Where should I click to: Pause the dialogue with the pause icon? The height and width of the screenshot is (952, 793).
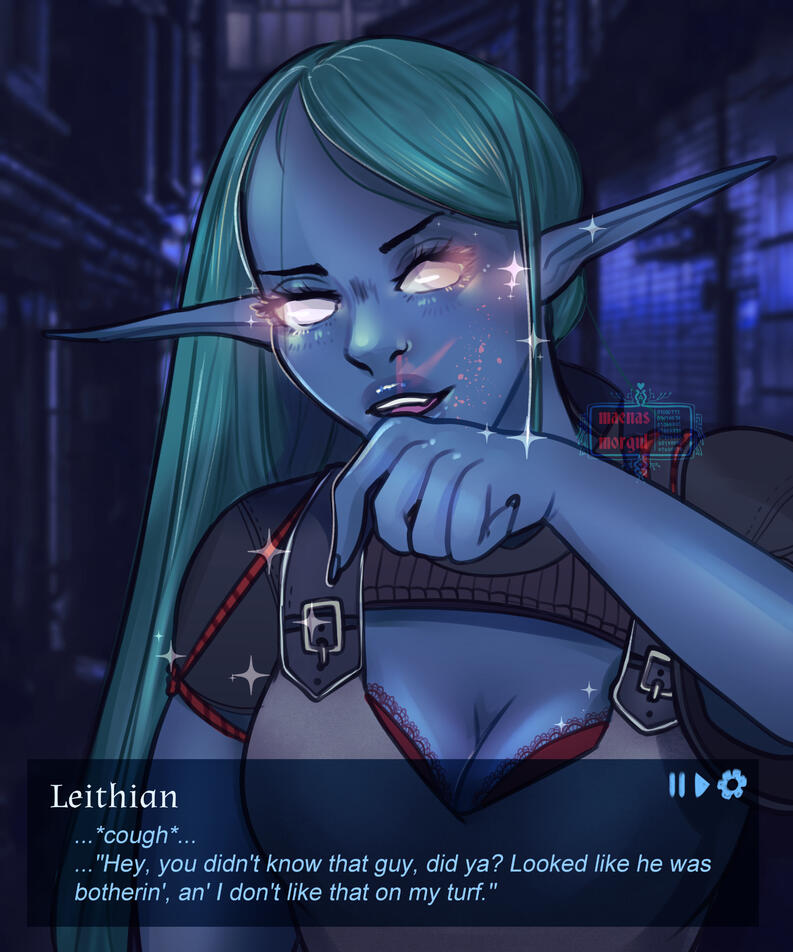[x=677, y=786]
